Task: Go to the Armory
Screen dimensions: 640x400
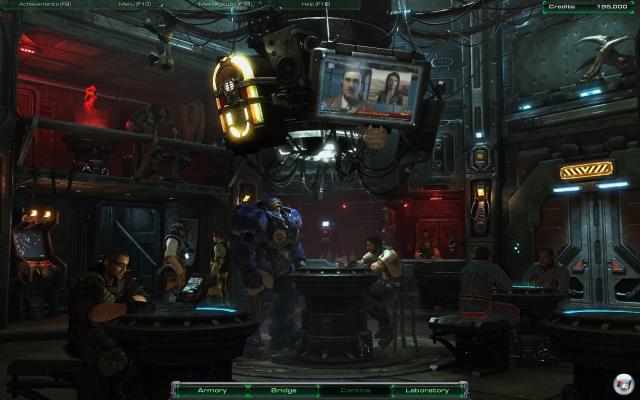Action: (213, 390)
